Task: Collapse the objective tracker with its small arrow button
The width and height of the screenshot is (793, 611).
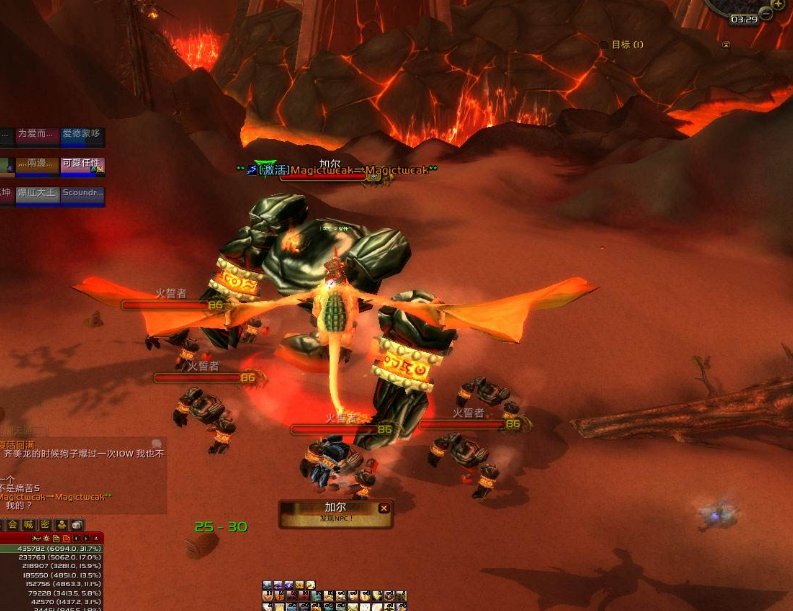Action: (726, 44)
